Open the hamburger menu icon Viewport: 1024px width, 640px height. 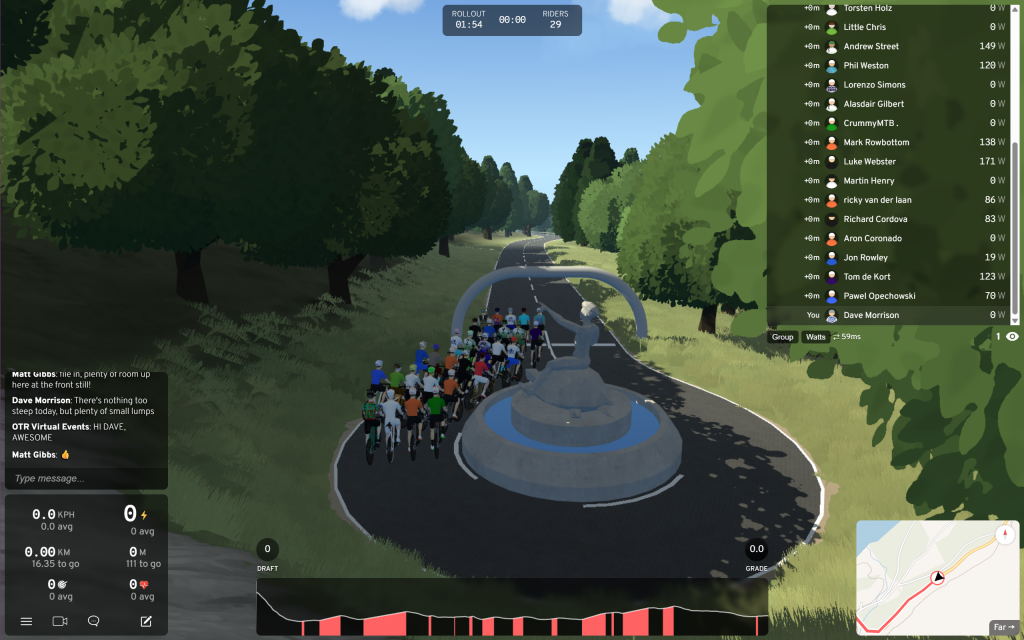click(26, 621)
